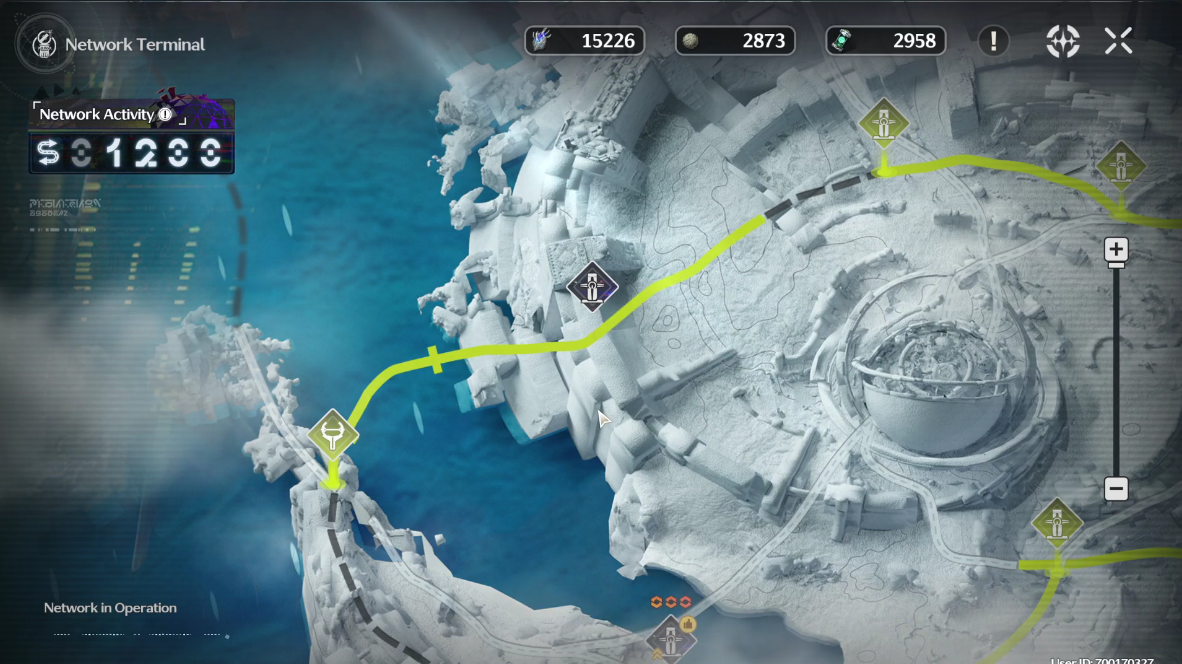Screen dimensions: 1182x664
Task: Select the green horned-symbol map node
Action: click(x=333, y=435)
